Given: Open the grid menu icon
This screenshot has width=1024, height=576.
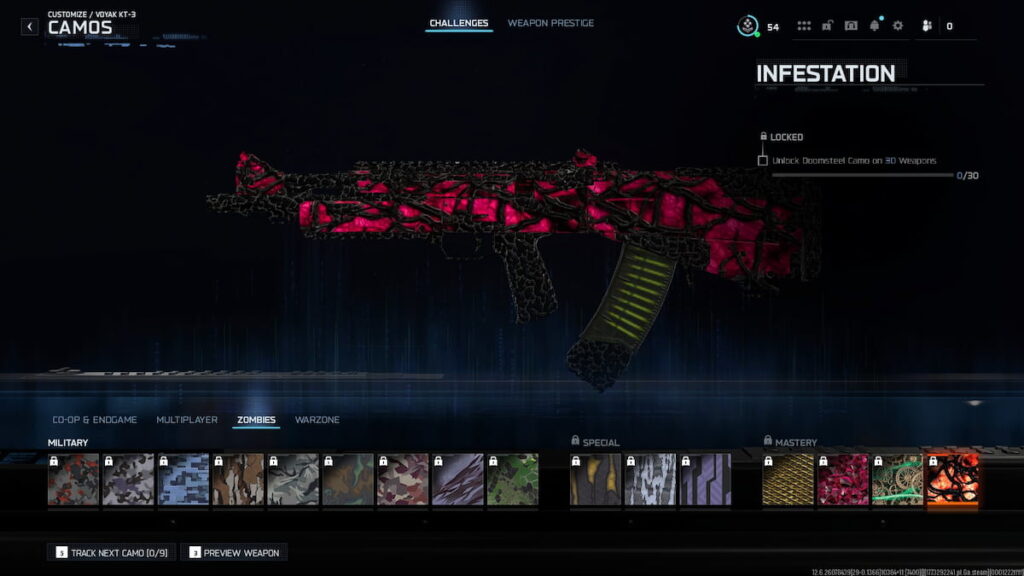Looking at the screenshot, I should (x=804, y=26).
